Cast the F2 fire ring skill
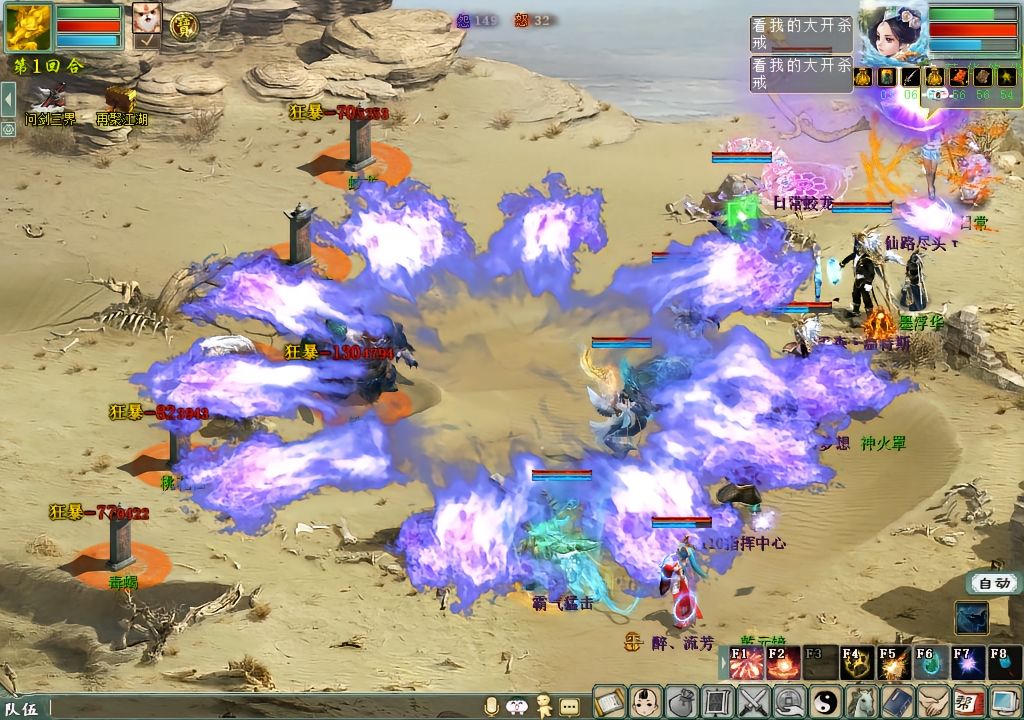Image resolution: width=1024 pixels, height=720 pixels. click(x=783, y=663)
